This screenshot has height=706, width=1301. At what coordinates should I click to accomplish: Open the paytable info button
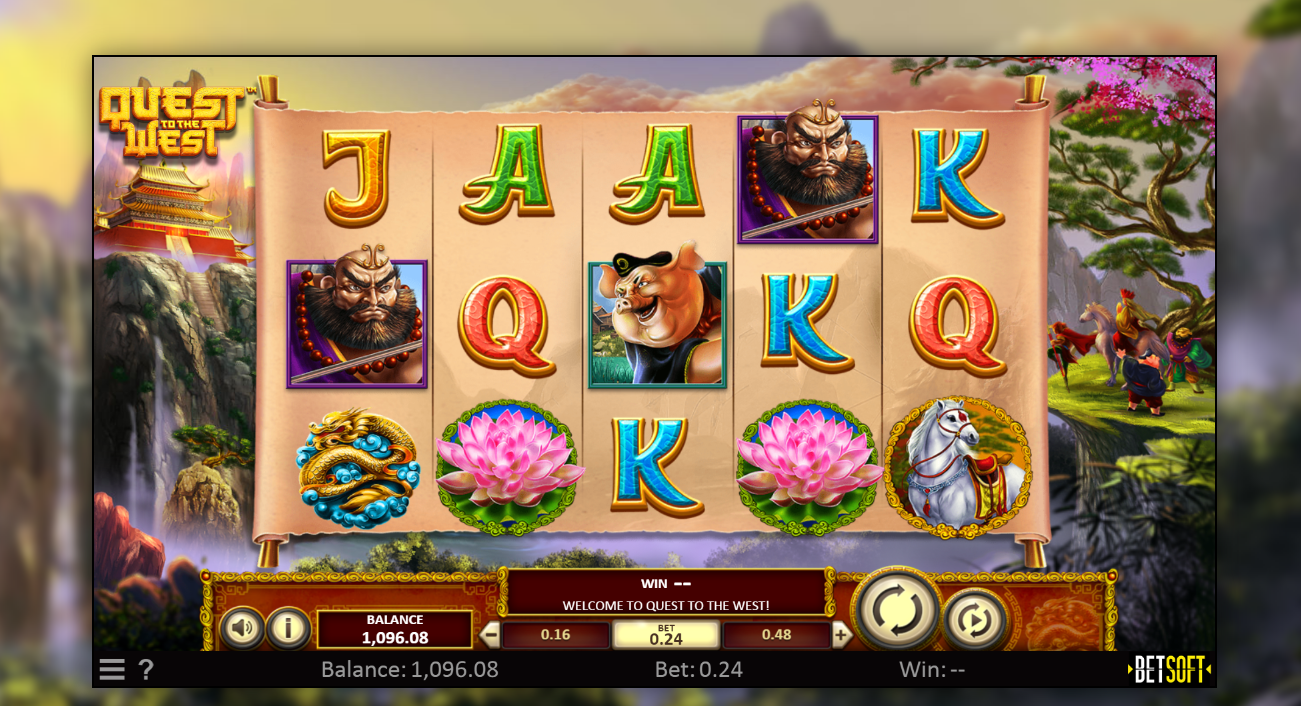(x=289, y=628)
